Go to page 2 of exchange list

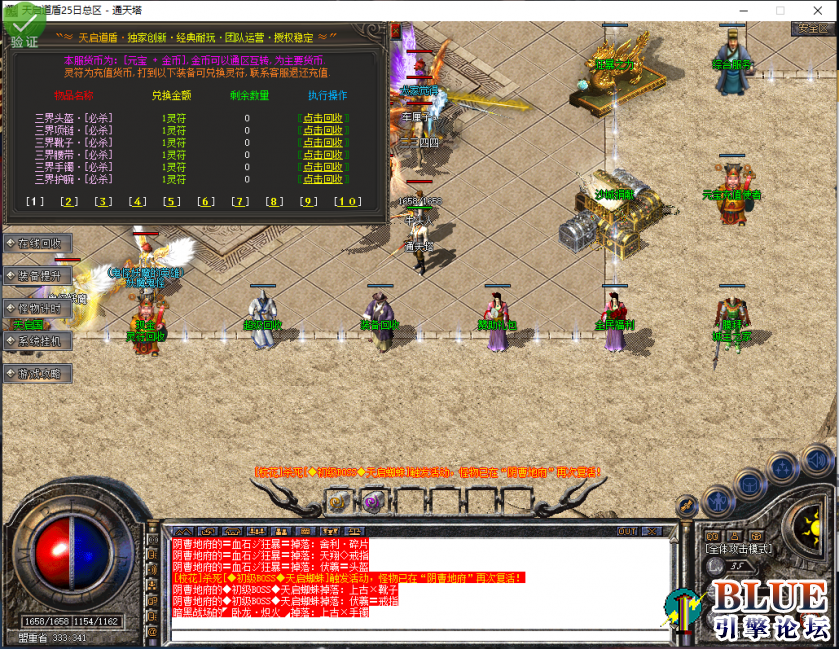click(x=69, y=201)
